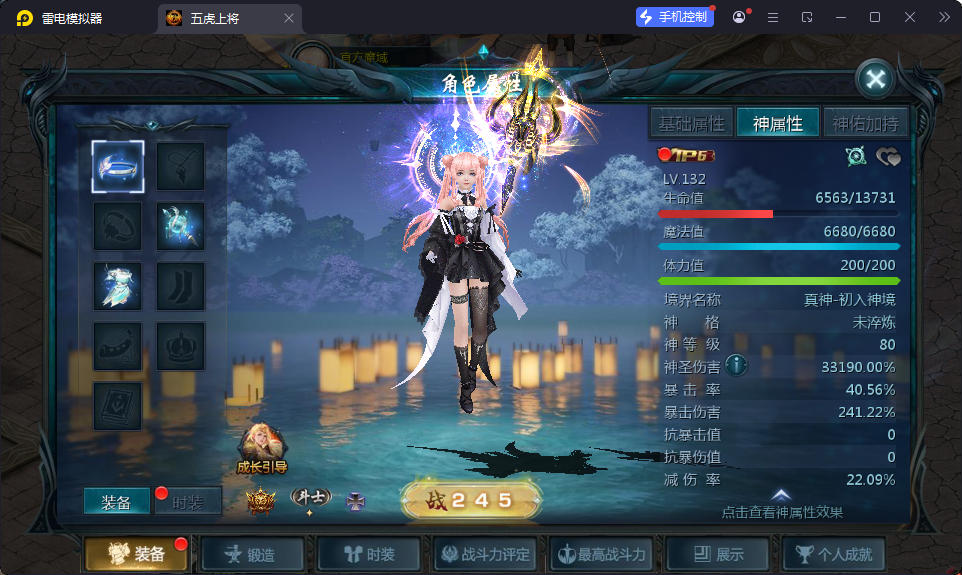The height and width of the screenshot is (575, 962).
Task: Open the 成长引导 growth guide
Action: tap(262, 449)
